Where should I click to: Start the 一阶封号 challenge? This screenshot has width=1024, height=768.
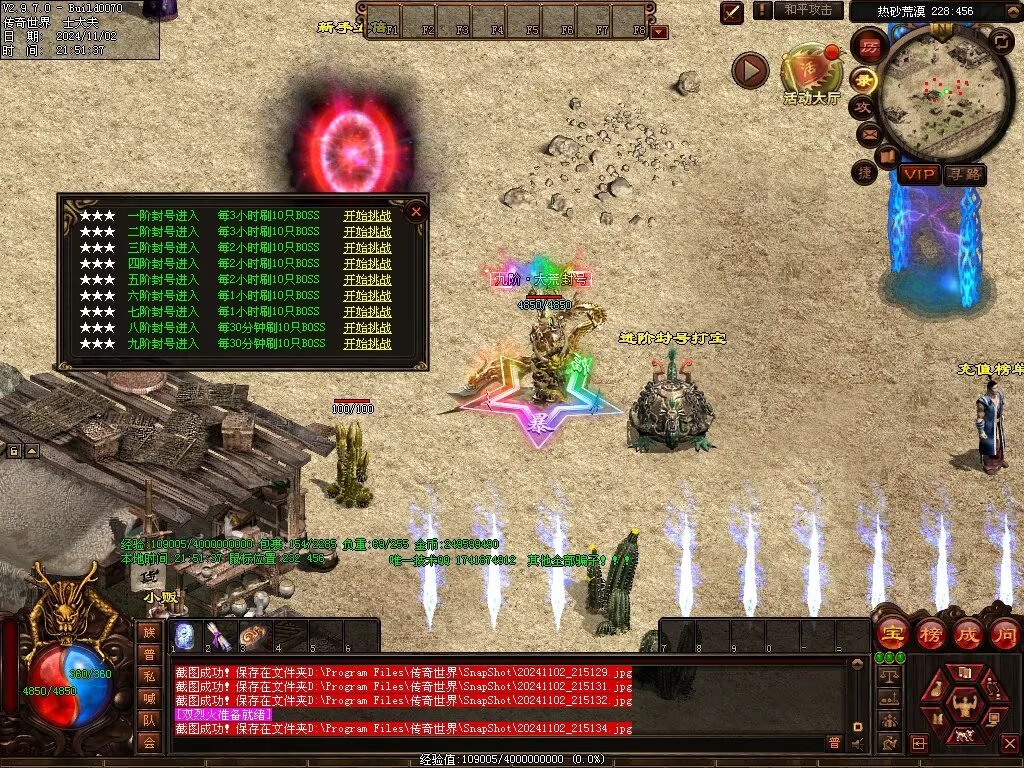(367, 216)
